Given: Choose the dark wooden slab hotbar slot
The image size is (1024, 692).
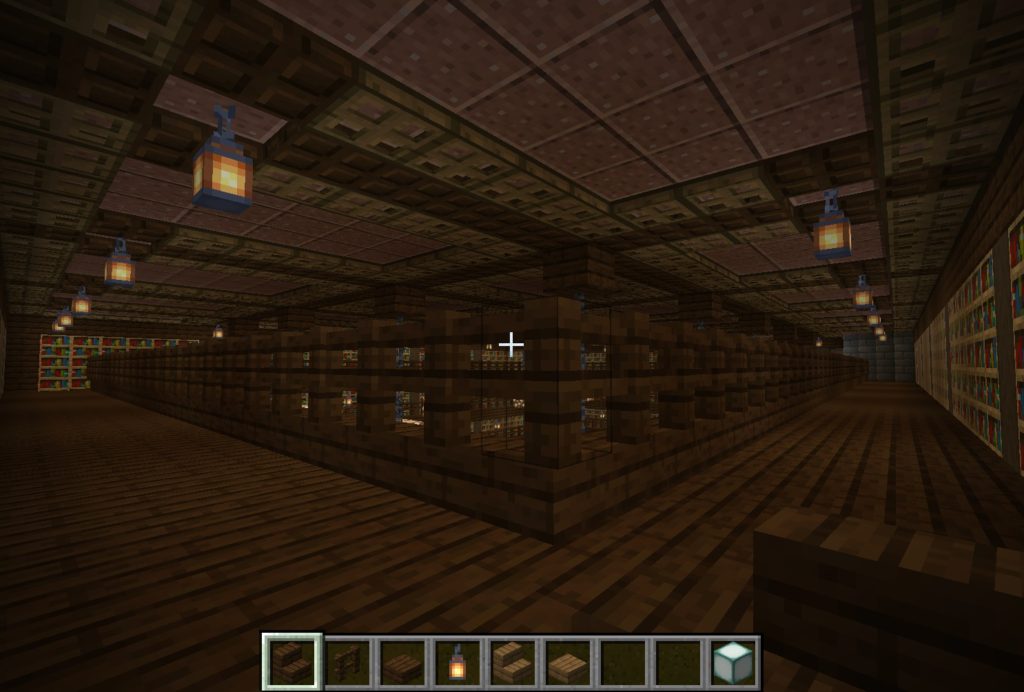Looking at the screenshot, I should tap(403, 663).
